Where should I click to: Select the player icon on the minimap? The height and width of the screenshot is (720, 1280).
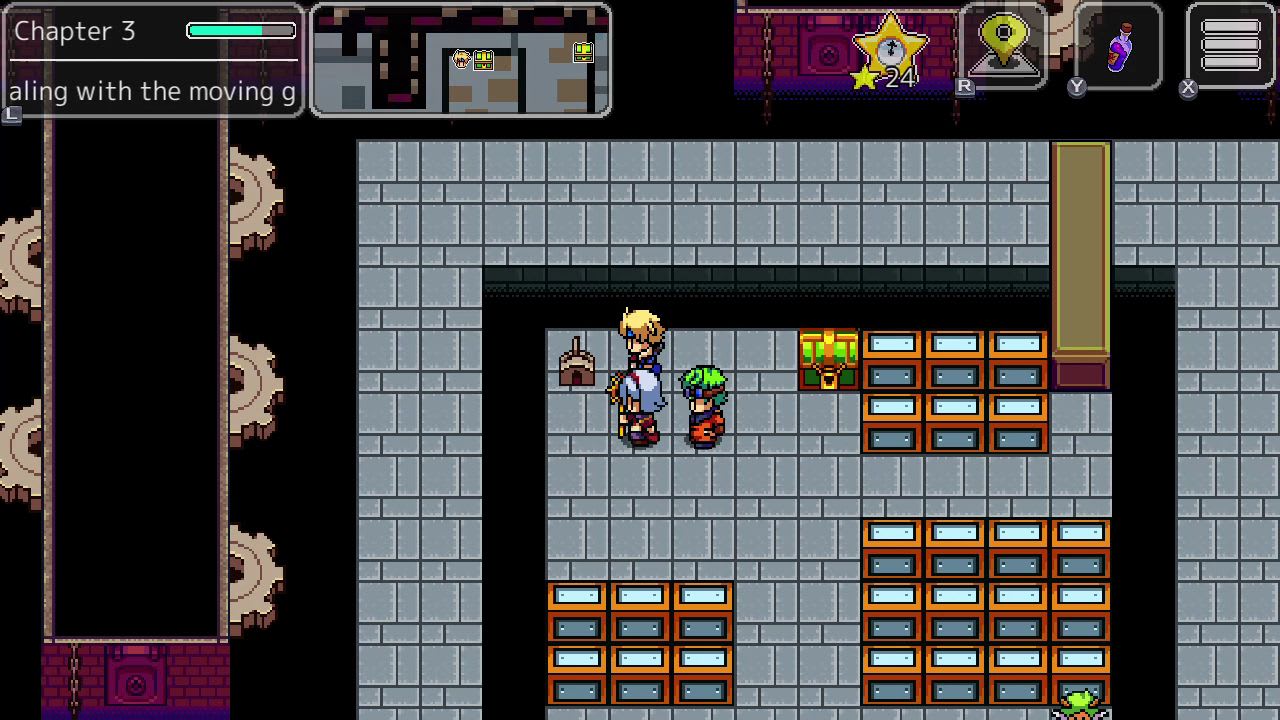[459, 60]
